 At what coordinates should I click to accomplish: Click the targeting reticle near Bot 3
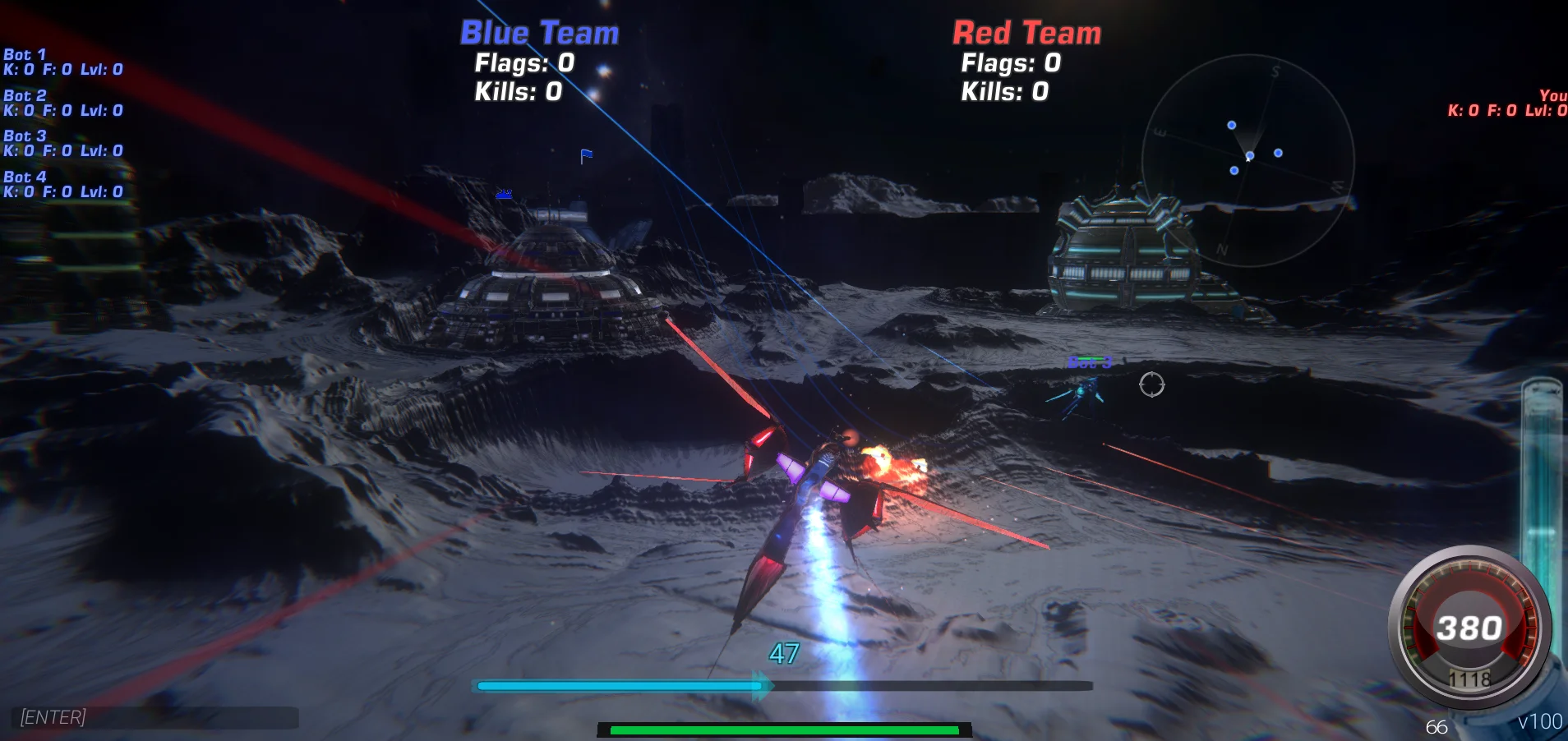pos(1152,386)
